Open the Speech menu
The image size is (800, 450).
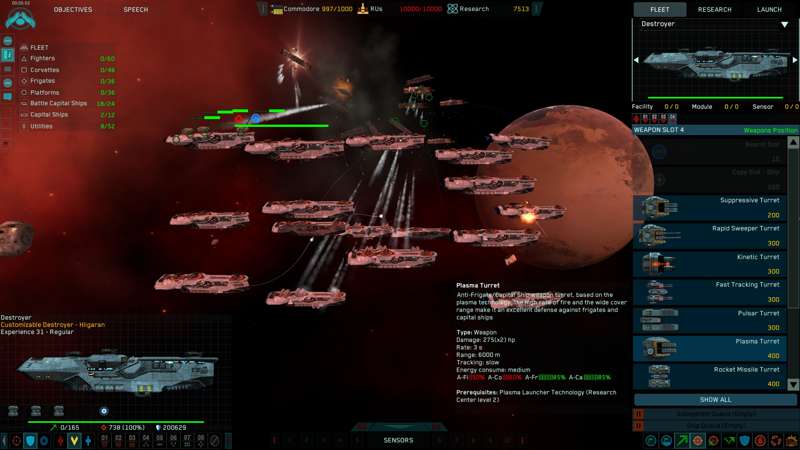click(135, 10)
